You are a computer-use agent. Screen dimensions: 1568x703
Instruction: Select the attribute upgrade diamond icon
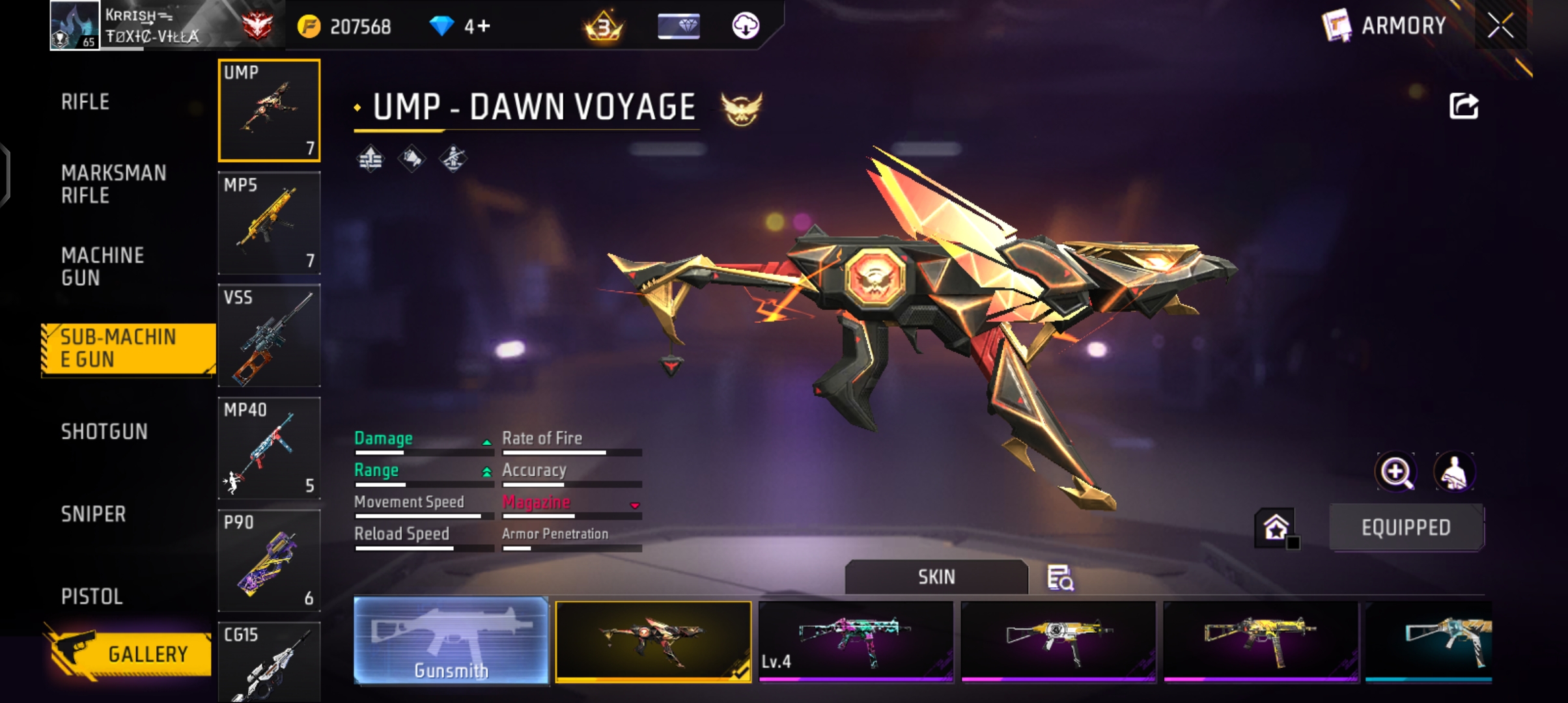[370, 158]
